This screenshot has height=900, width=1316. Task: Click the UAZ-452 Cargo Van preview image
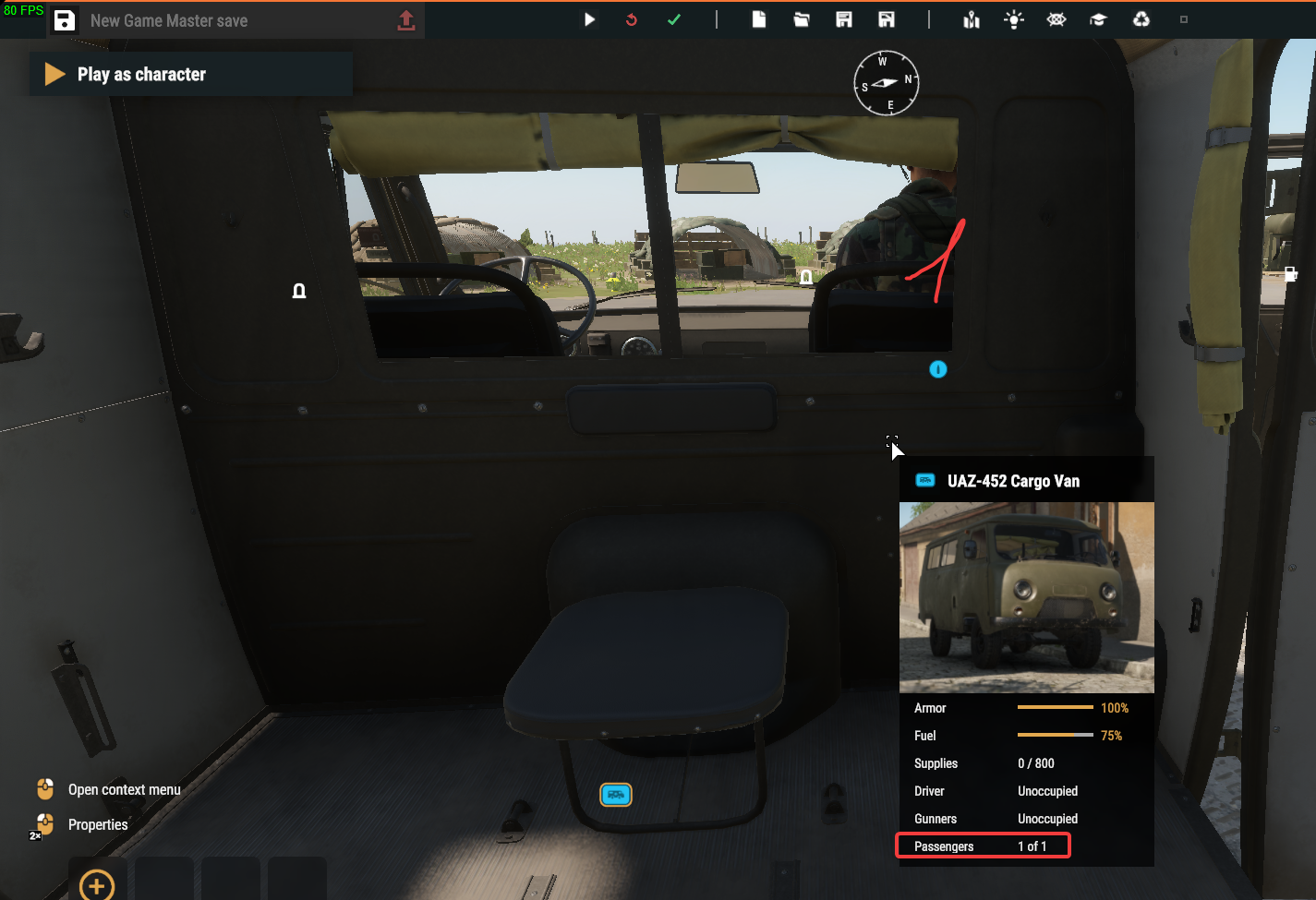coord(1026,597)
